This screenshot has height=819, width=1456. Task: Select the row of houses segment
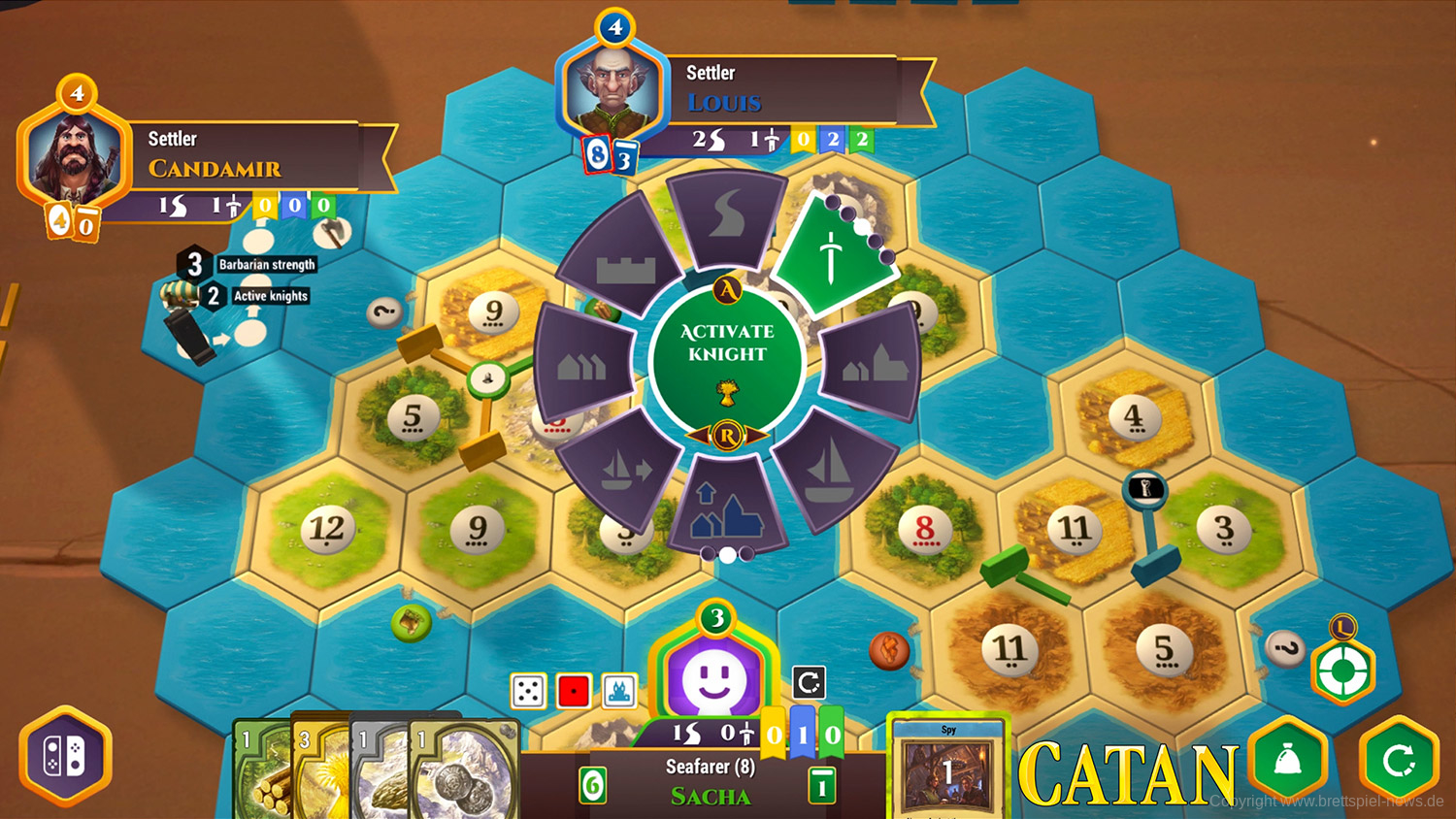click(x=583, y=365)
